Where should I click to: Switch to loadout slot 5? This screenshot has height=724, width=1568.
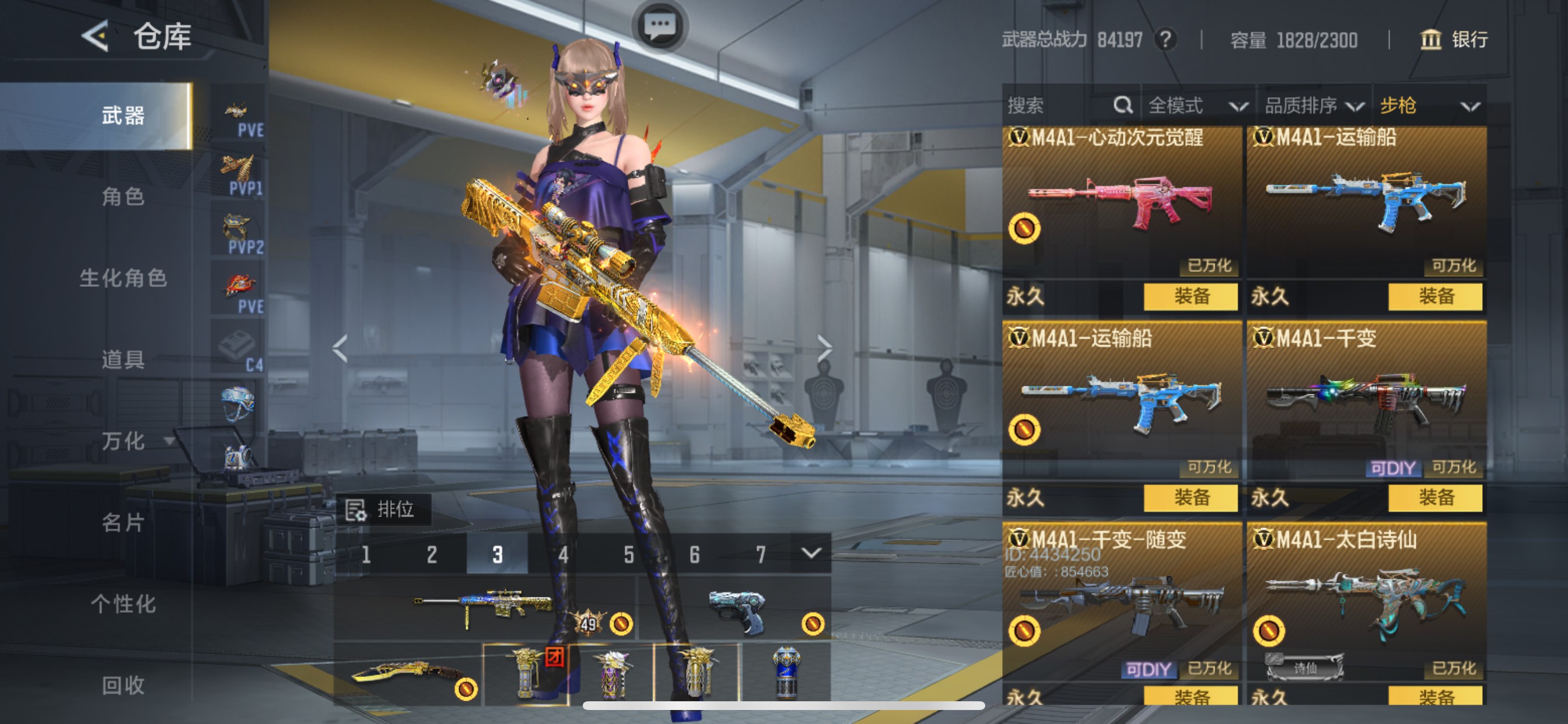click(x=629, y=555)
